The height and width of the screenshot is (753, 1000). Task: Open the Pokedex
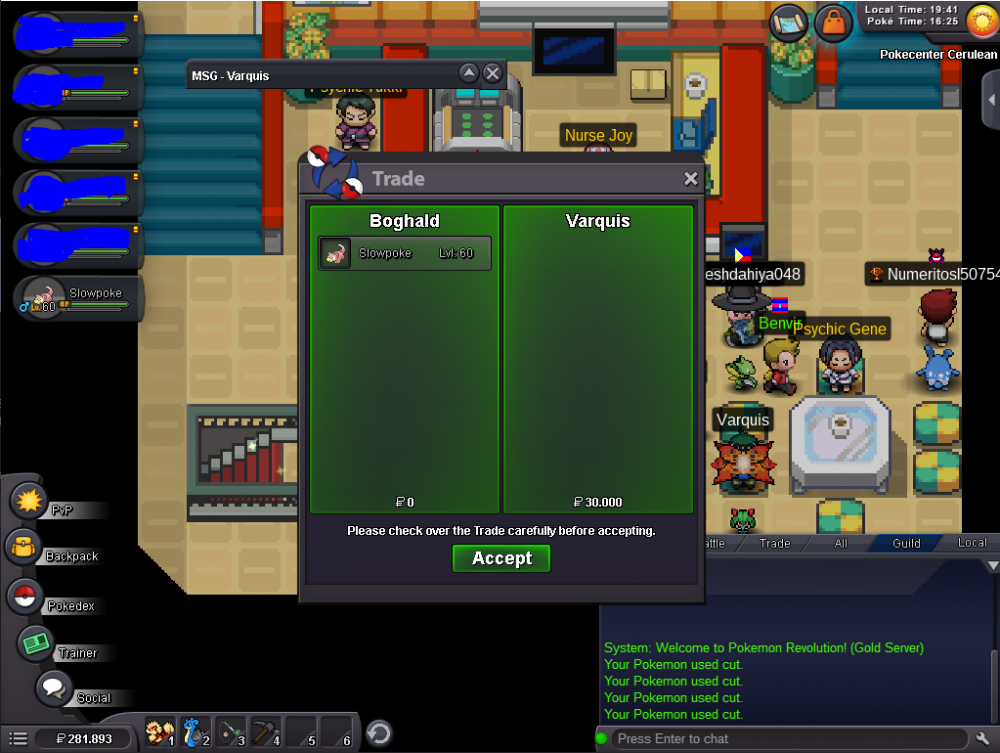coord(25,597)
